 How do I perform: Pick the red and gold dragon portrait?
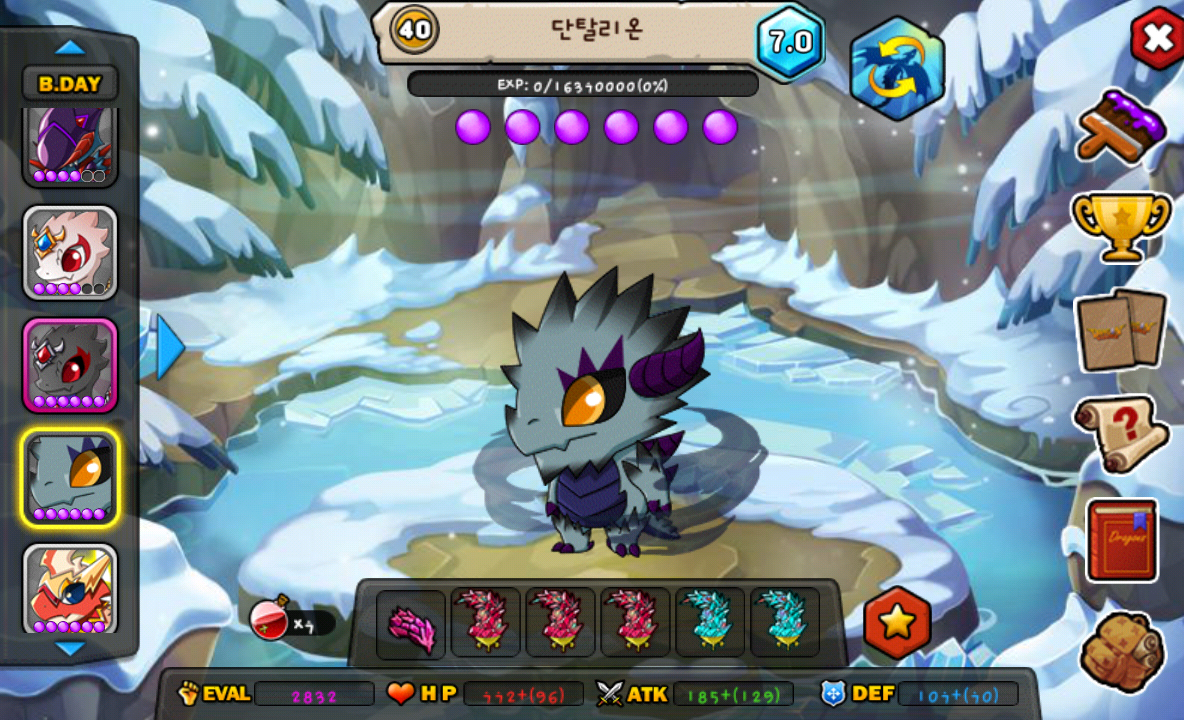(x=70, y=588)
